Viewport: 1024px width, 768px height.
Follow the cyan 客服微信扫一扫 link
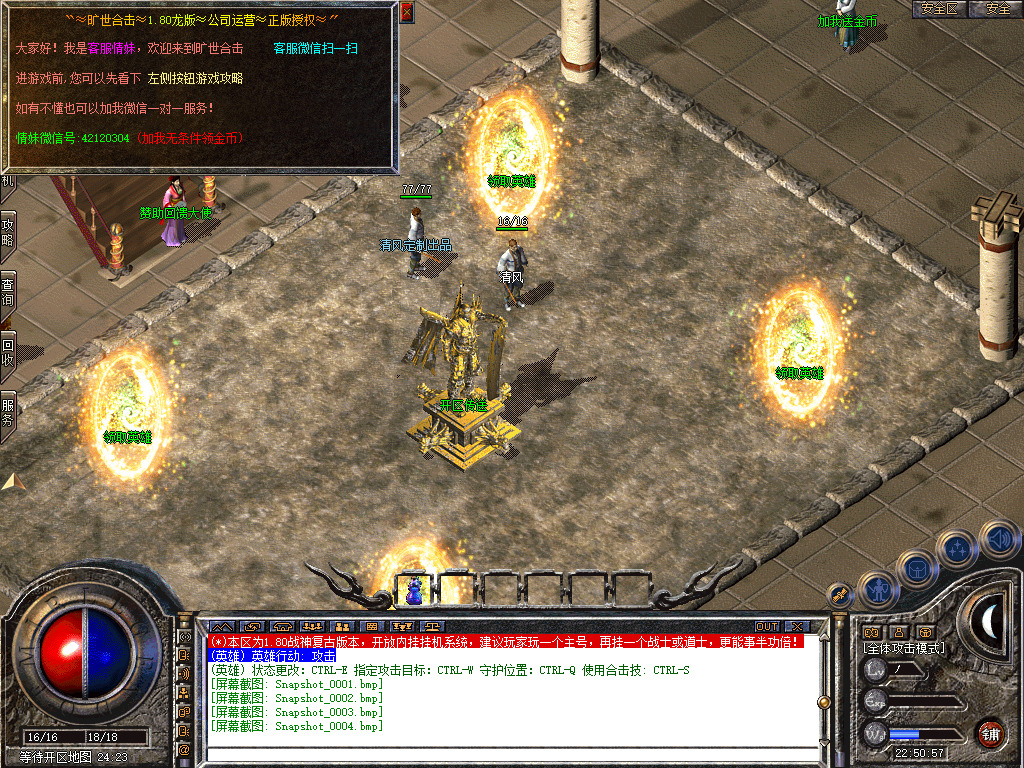[x=316, y=48]
